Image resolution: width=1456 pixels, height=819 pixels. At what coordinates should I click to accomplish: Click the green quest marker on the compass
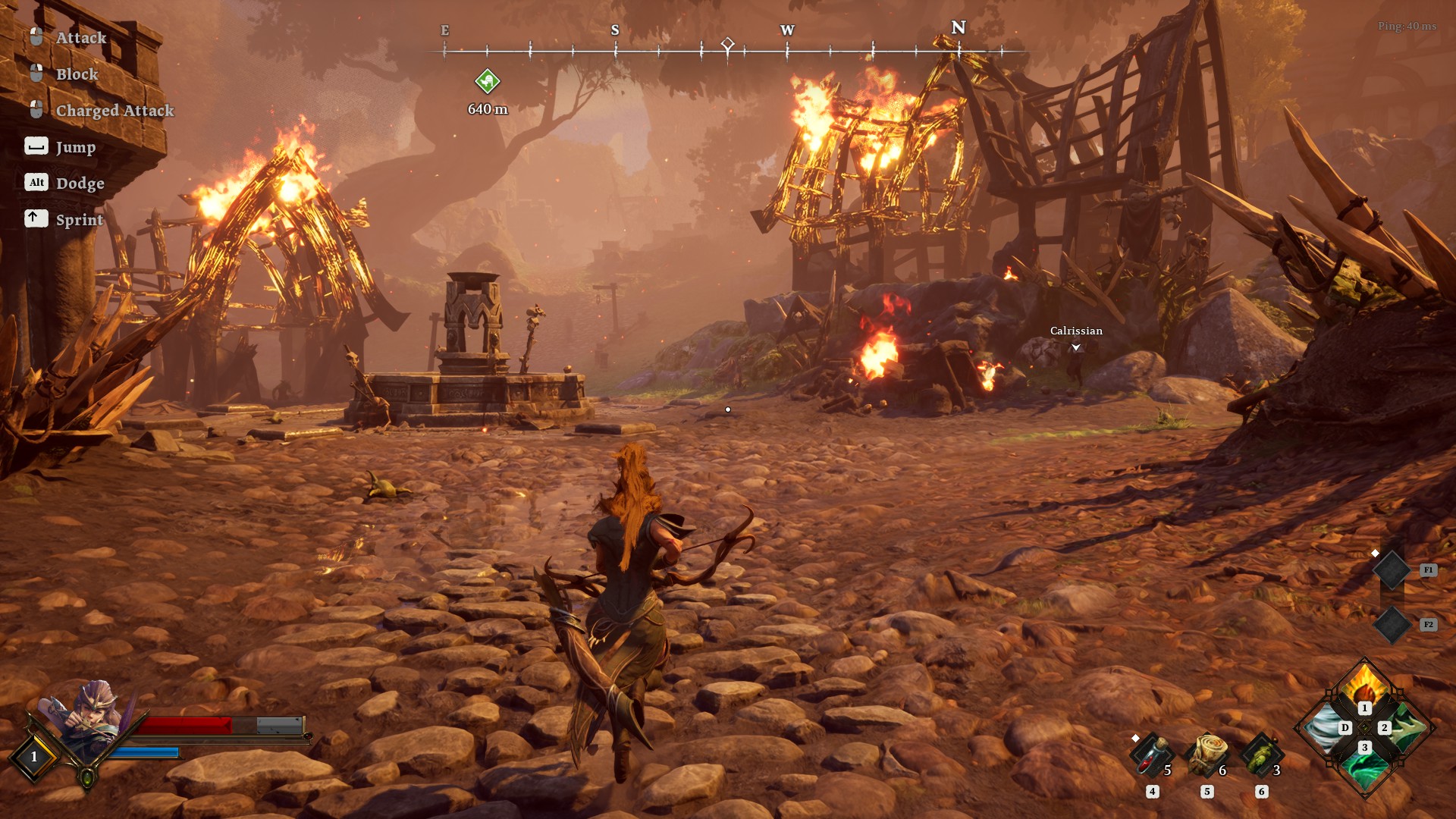click(487, 80)
